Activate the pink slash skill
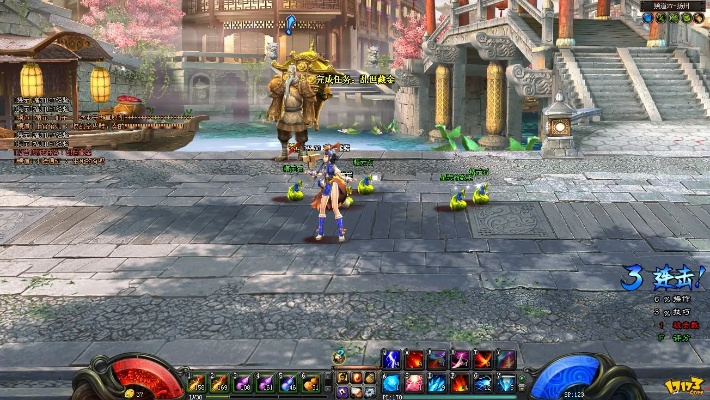Image resolution: width=710 pixels, height=400 pixels. [x=461, y=360]
